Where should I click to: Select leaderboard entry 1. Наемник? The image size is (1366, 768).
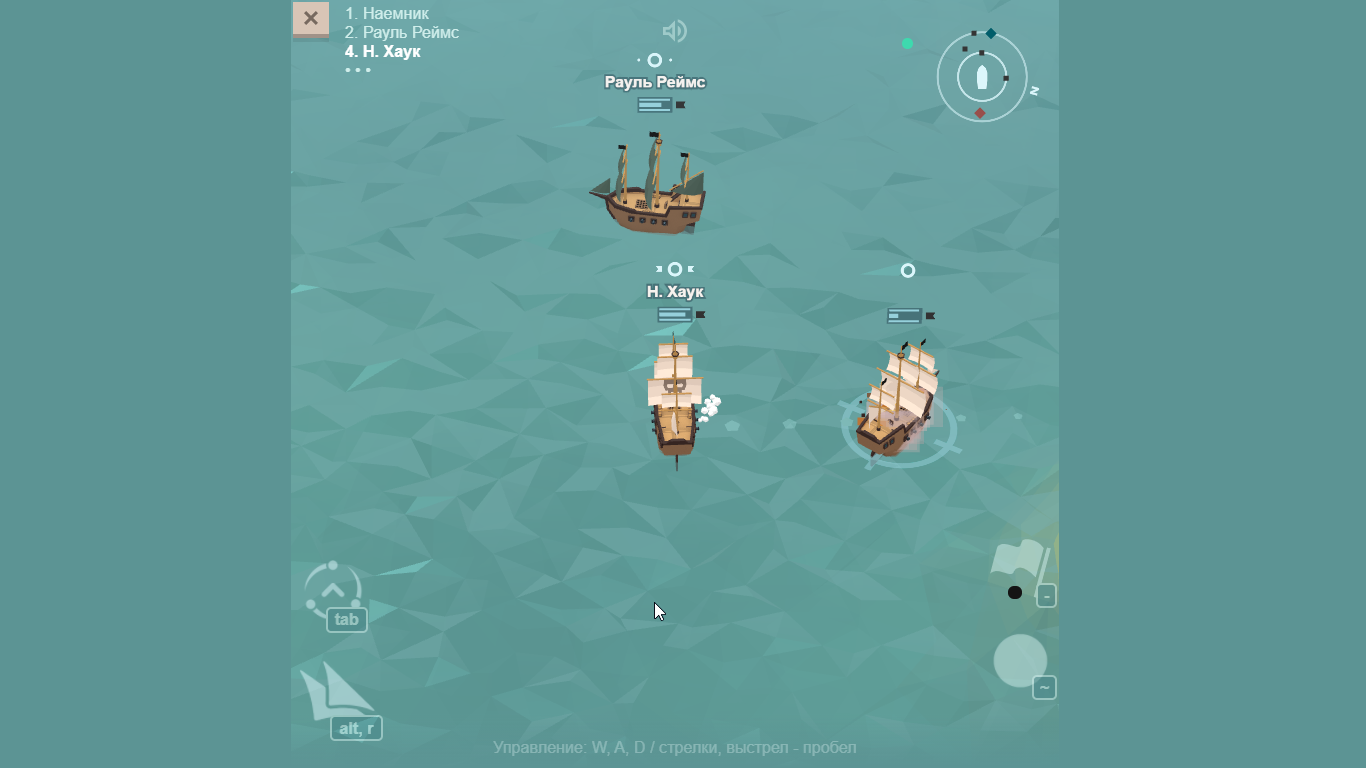coord(386,13)
